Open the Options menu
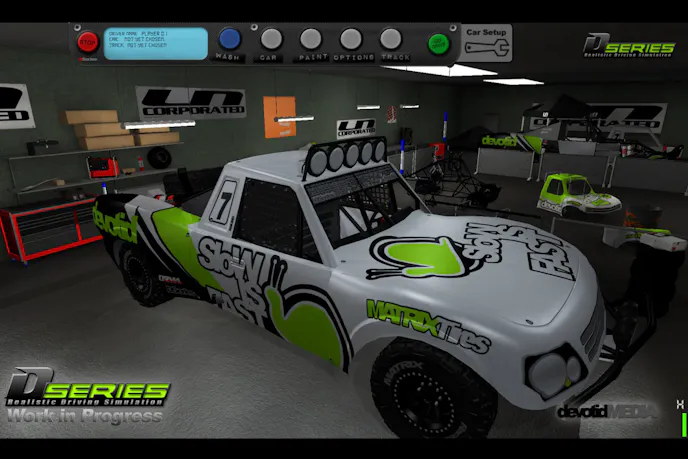 351,40
